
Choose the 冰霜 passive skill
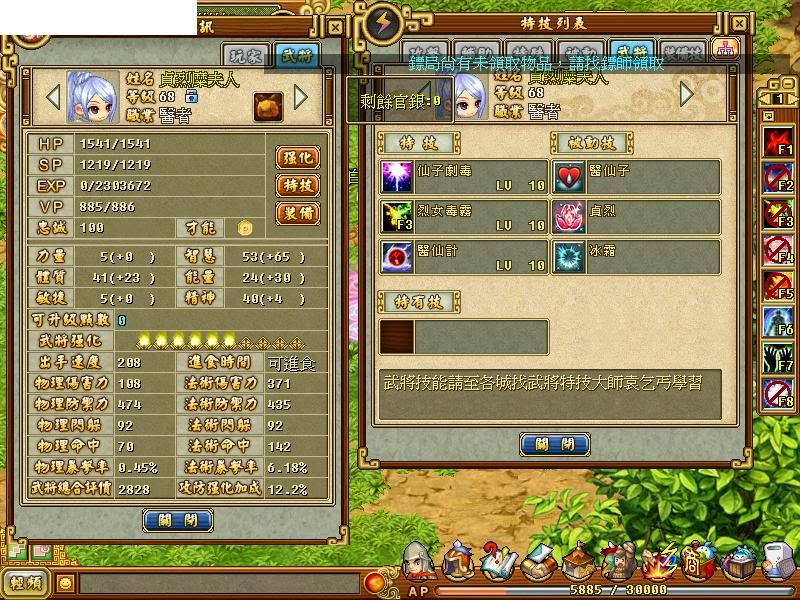[x=568, y=257]
